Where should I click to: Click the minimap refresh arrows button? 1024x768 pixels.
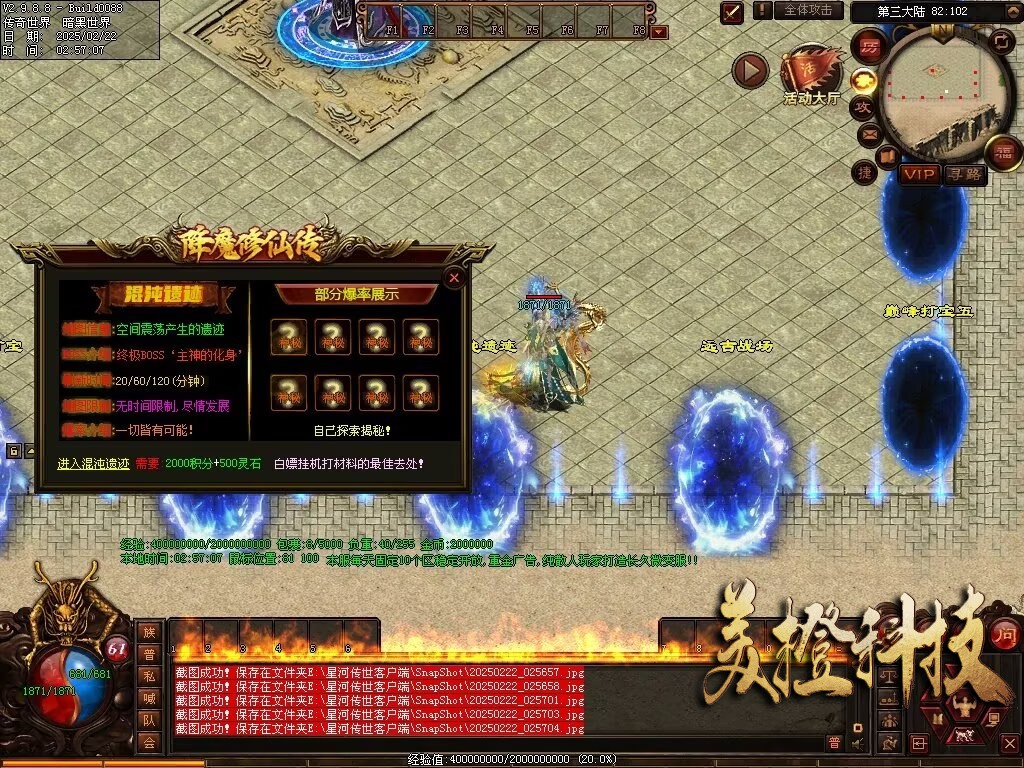point(1001,41)
